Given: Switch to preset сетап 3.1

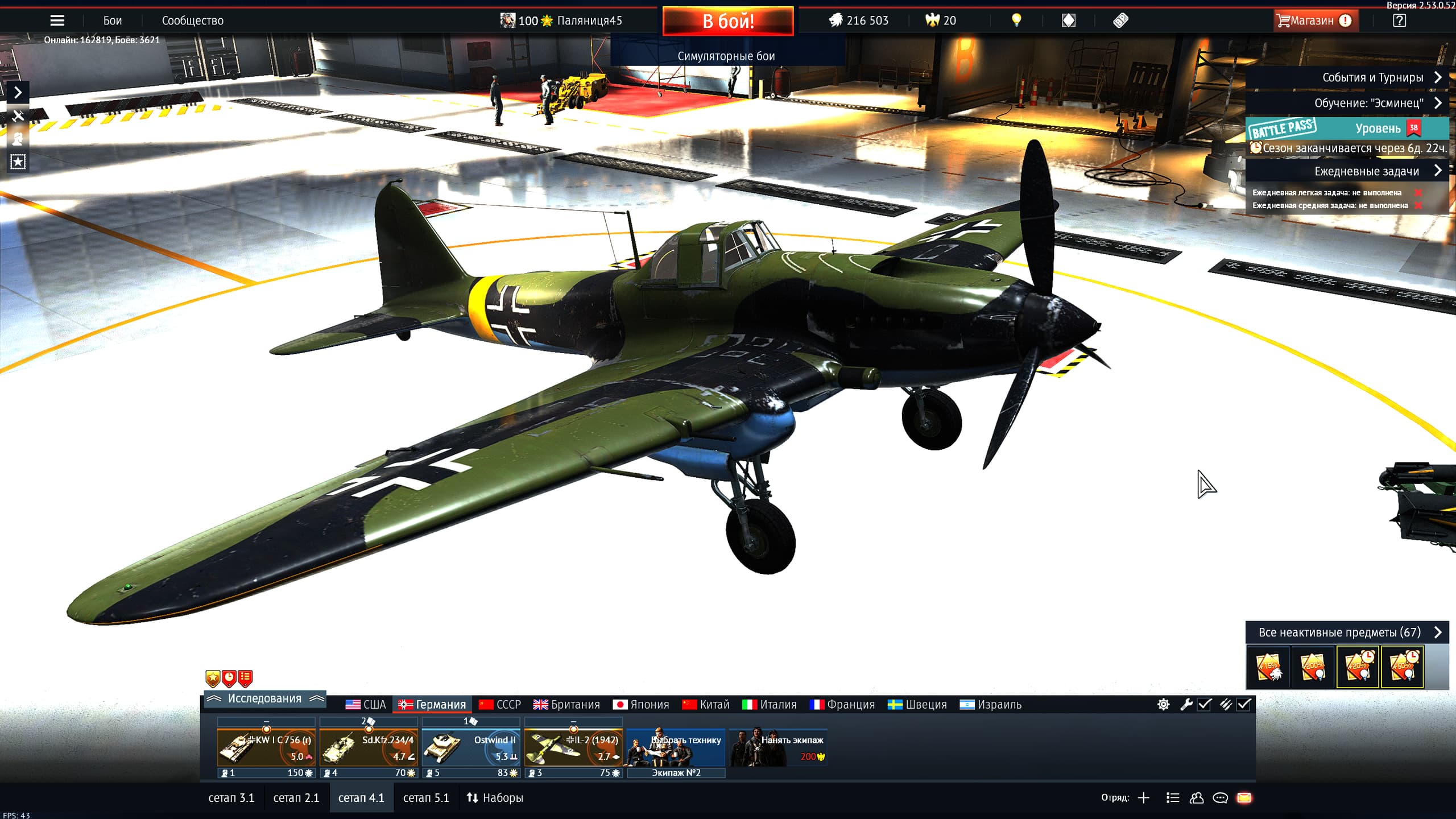Looking at the screenshot, I should coord(231,798).
